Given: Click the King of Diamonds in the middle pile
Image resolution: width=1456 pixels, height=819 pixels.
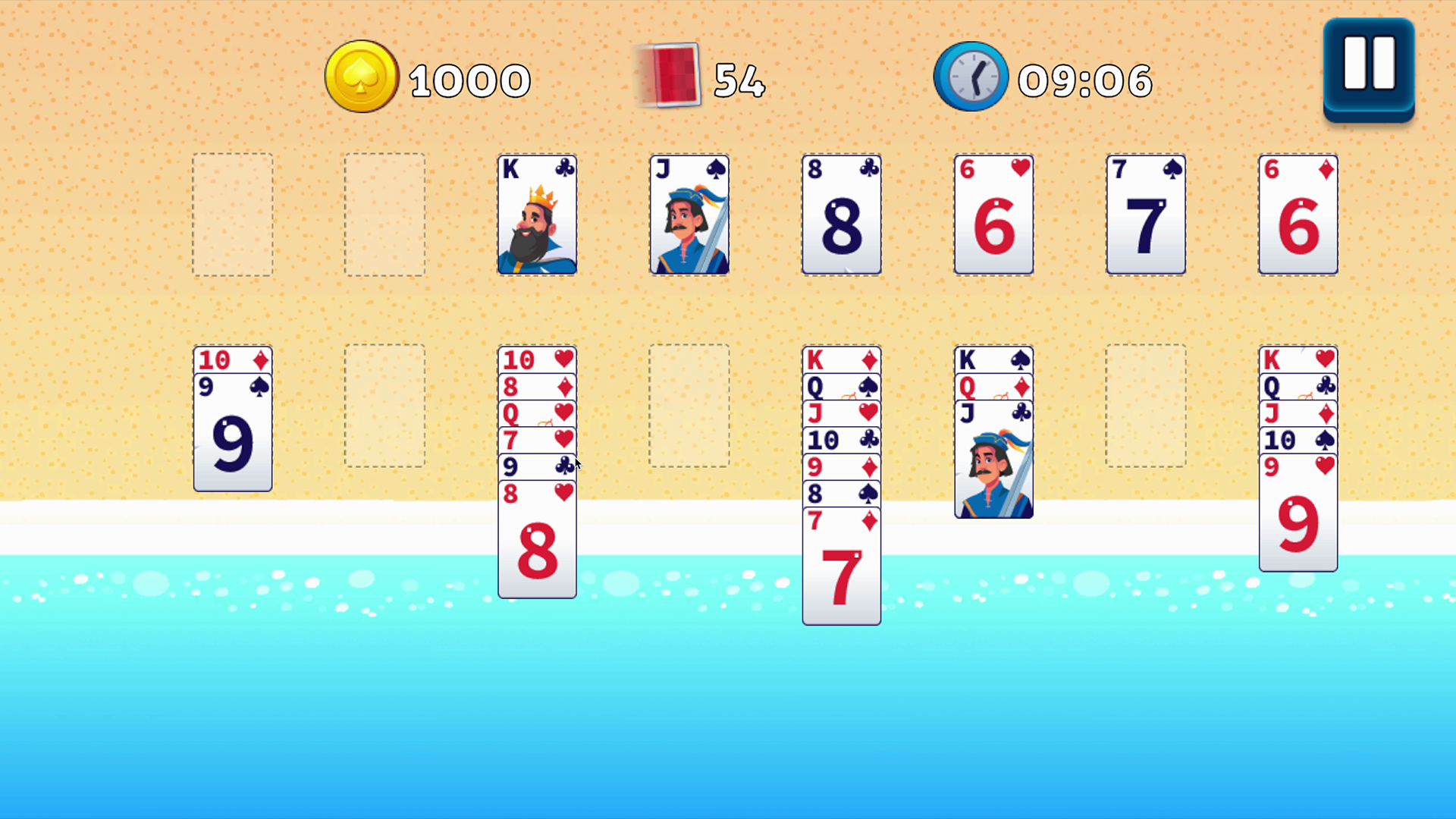Looking at the screenshot, I should [x=842, y=360].
